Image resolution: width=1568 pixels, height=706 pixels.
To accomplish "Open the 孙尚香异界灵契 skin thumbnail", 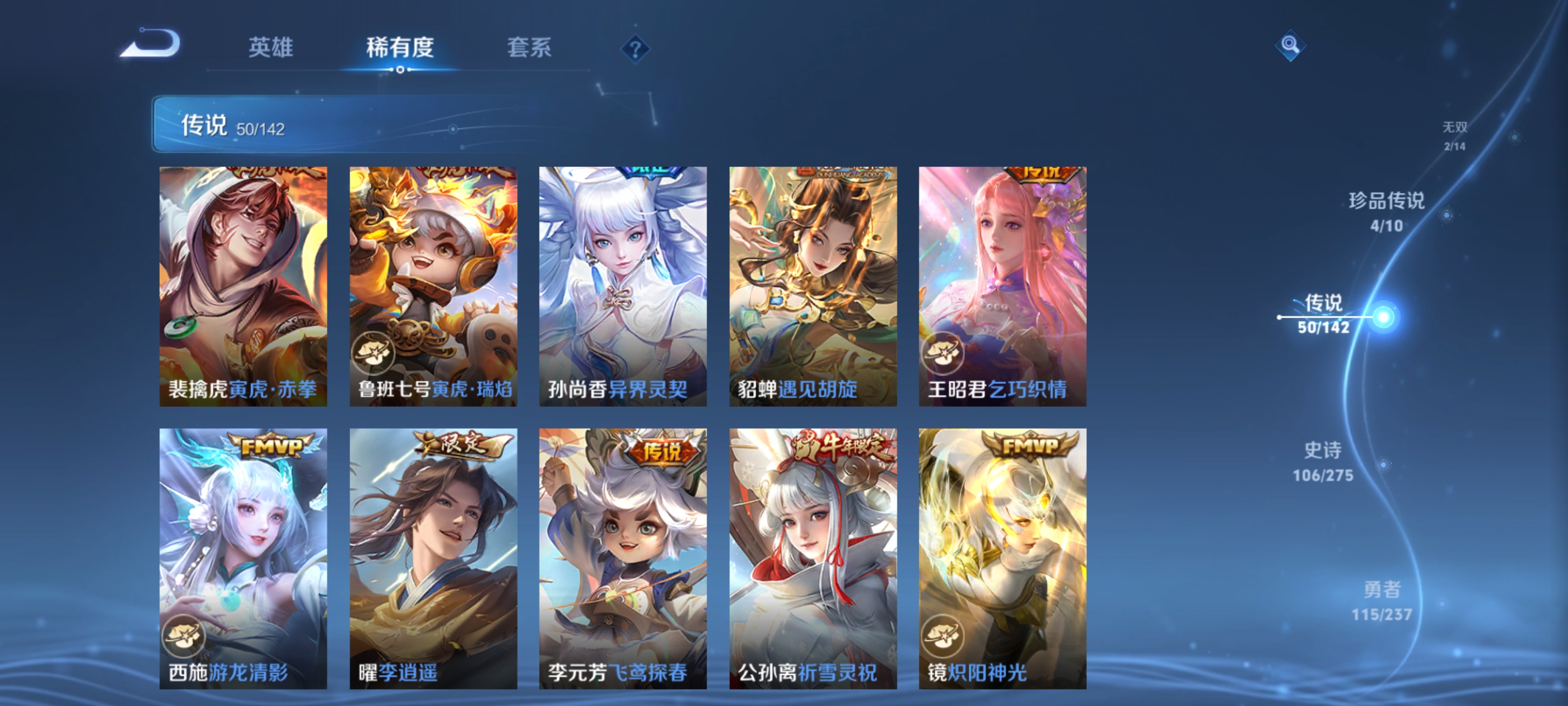I will 623,286.
